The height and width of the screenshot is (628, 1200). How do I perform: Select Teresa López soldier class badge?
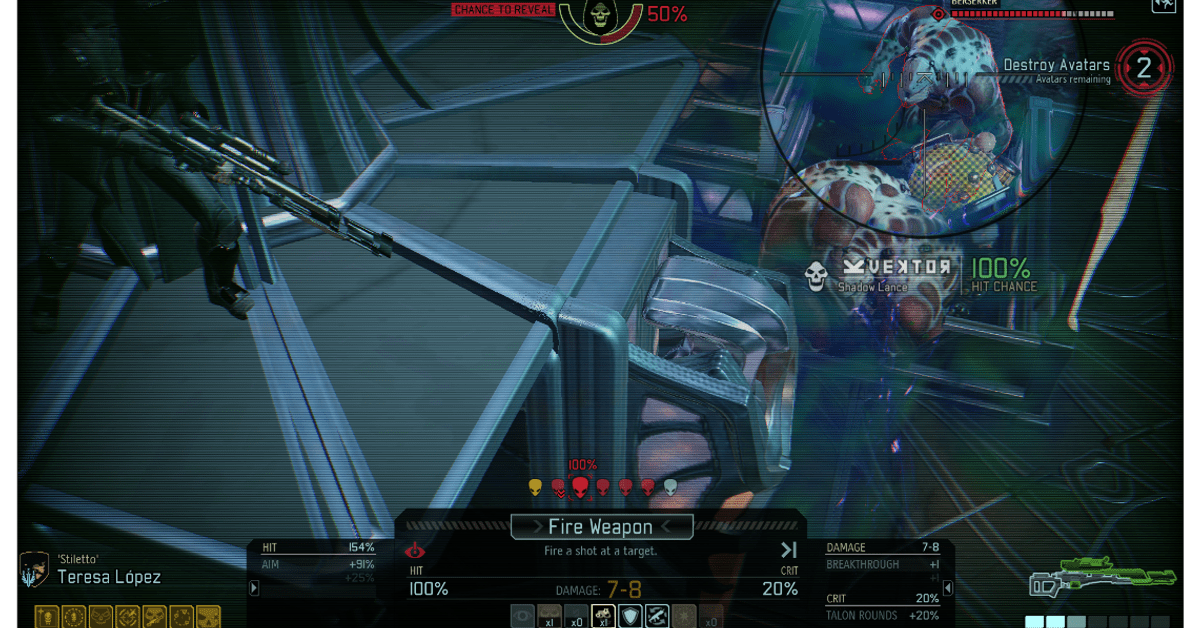[x=35, y=570]
